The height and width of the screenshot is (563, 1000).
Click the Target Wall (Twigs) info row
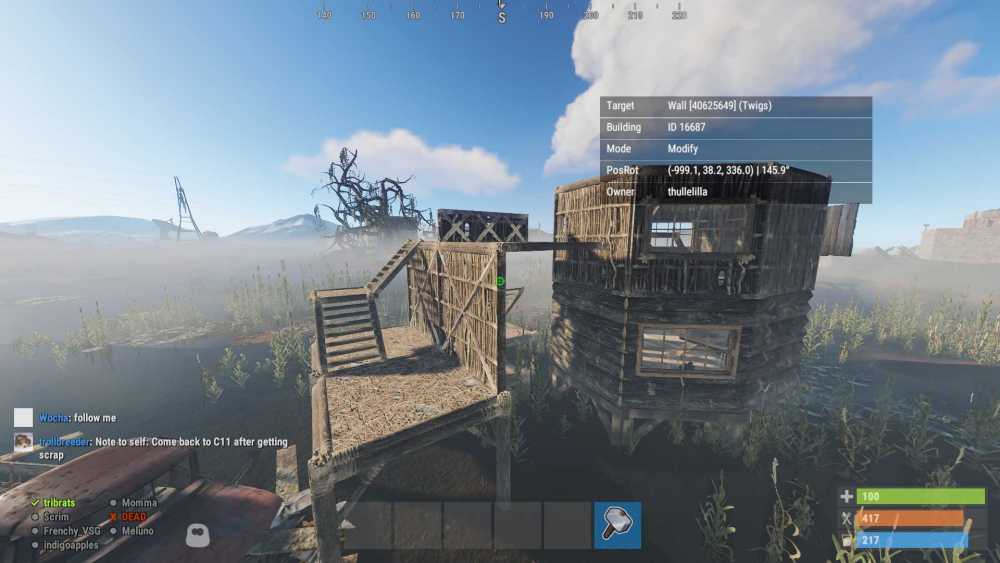[736, 106]
